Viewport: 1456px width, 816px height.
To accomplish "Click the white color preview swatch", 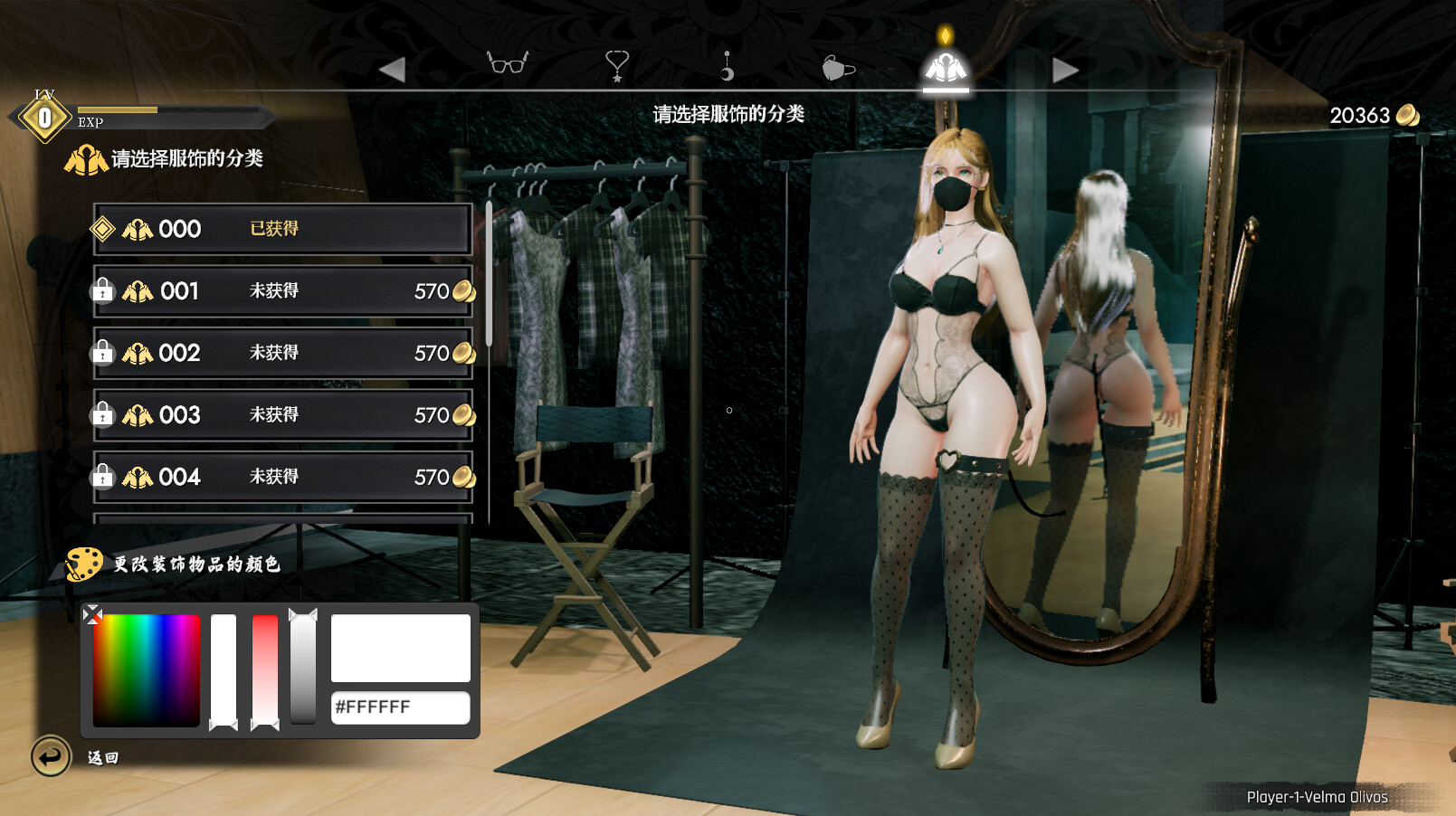I will [x=400, y=648].
